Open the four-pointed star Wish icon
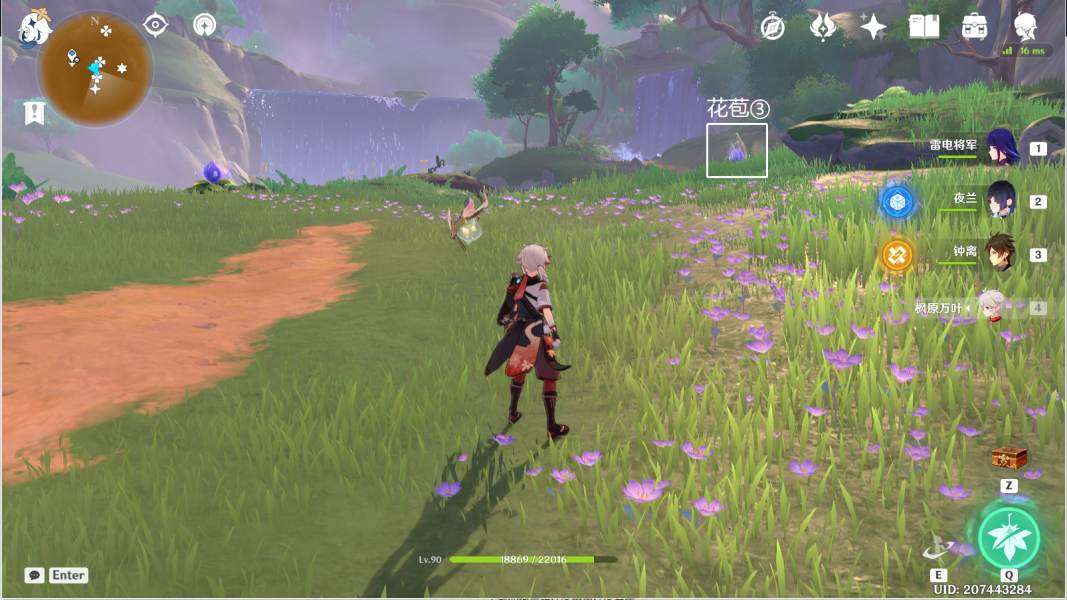This screenshot has width=1067, height=600. coord(873,27)
